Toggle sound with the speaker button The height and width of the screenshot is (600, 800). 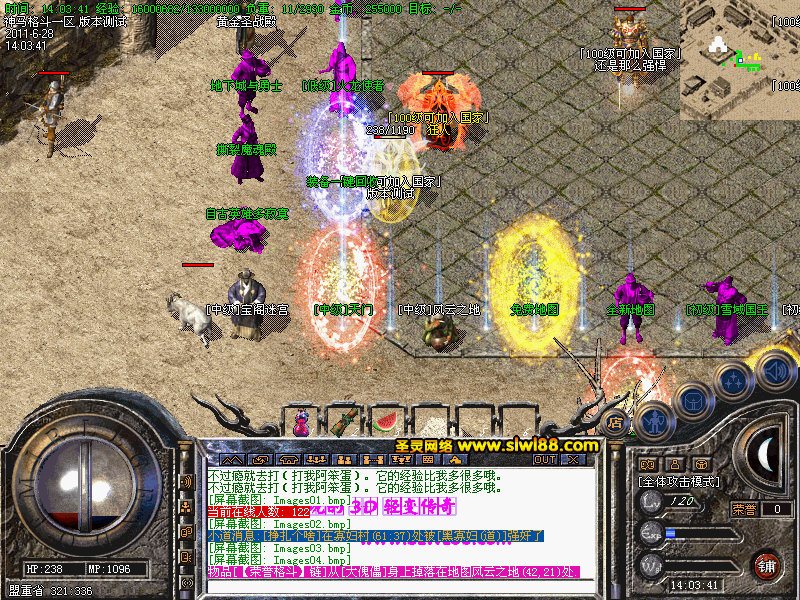(x=775, y=371)
